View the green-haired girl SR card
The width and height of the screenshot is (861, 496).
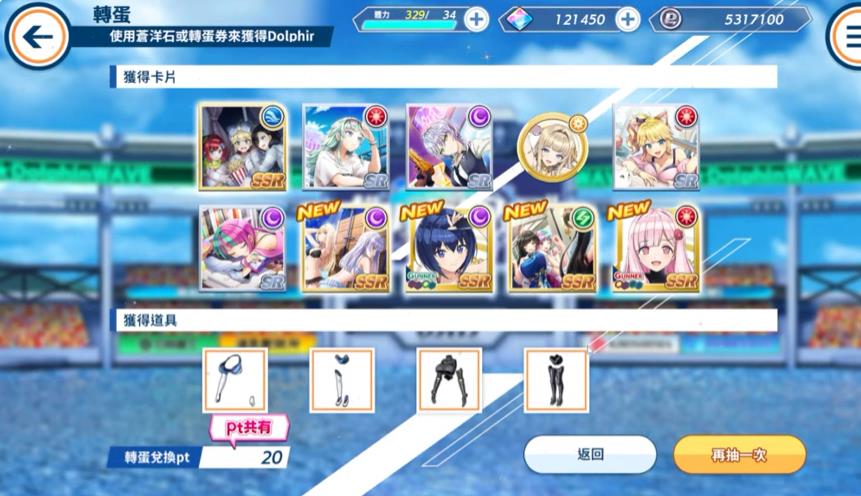click(x=346, y=147)
